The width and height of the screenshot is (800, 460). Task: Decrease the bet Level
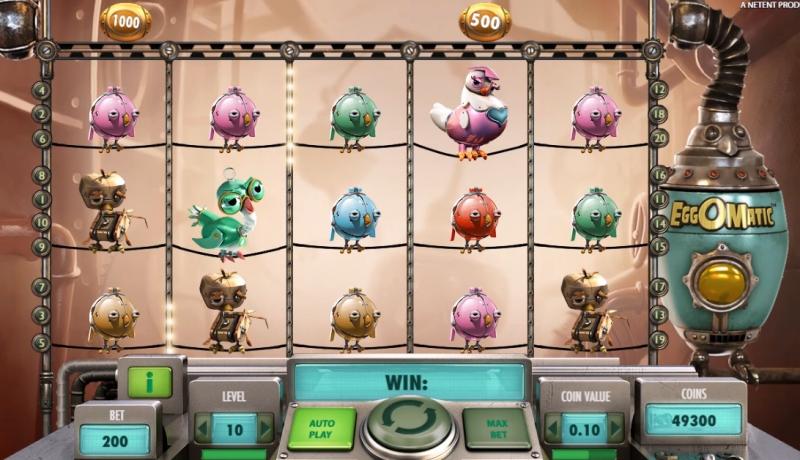[201, 429]
